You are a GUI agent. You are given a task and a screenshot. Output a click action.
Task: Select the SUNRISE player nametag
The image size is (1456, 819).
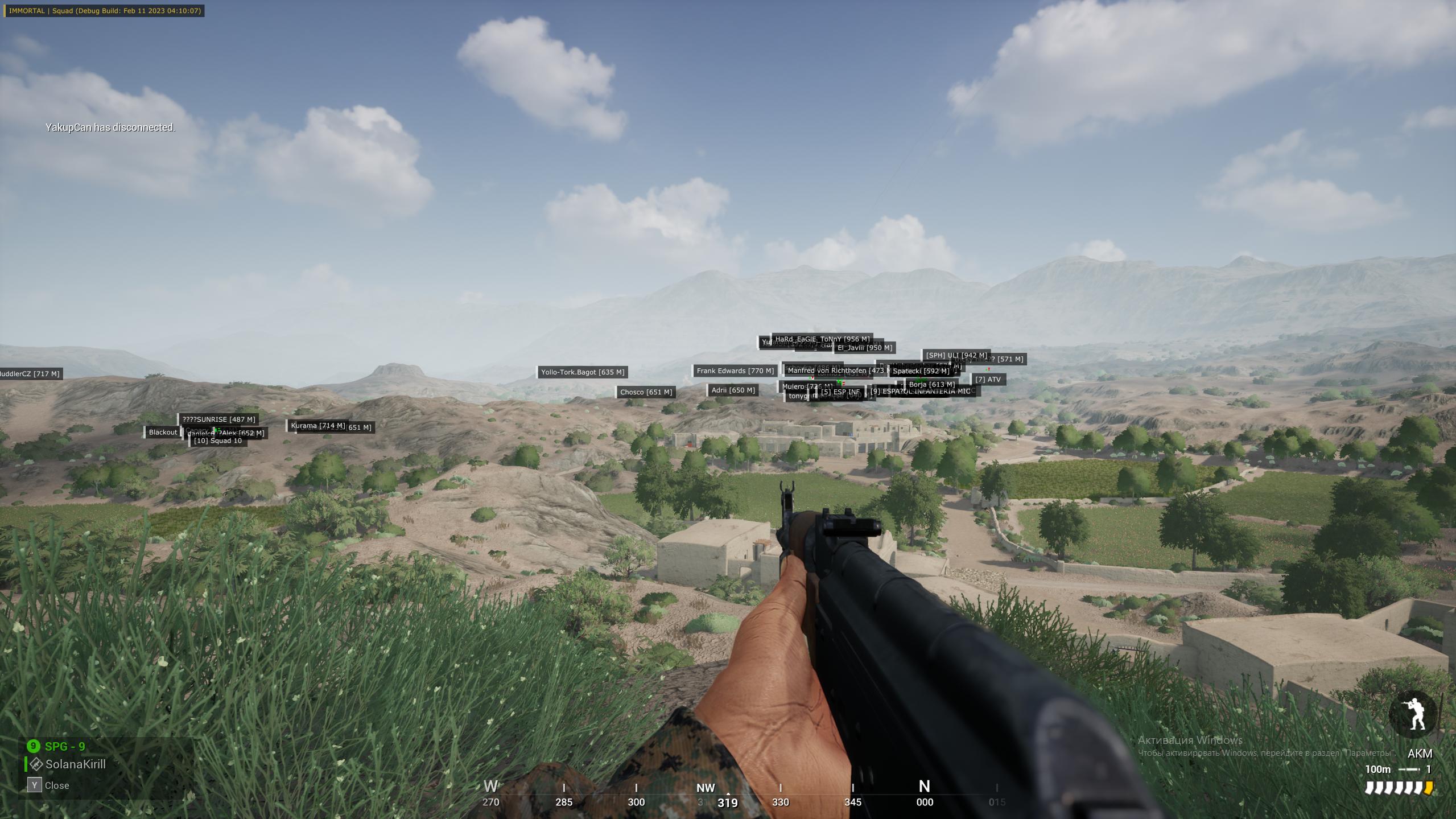click(x=218, y=419)
